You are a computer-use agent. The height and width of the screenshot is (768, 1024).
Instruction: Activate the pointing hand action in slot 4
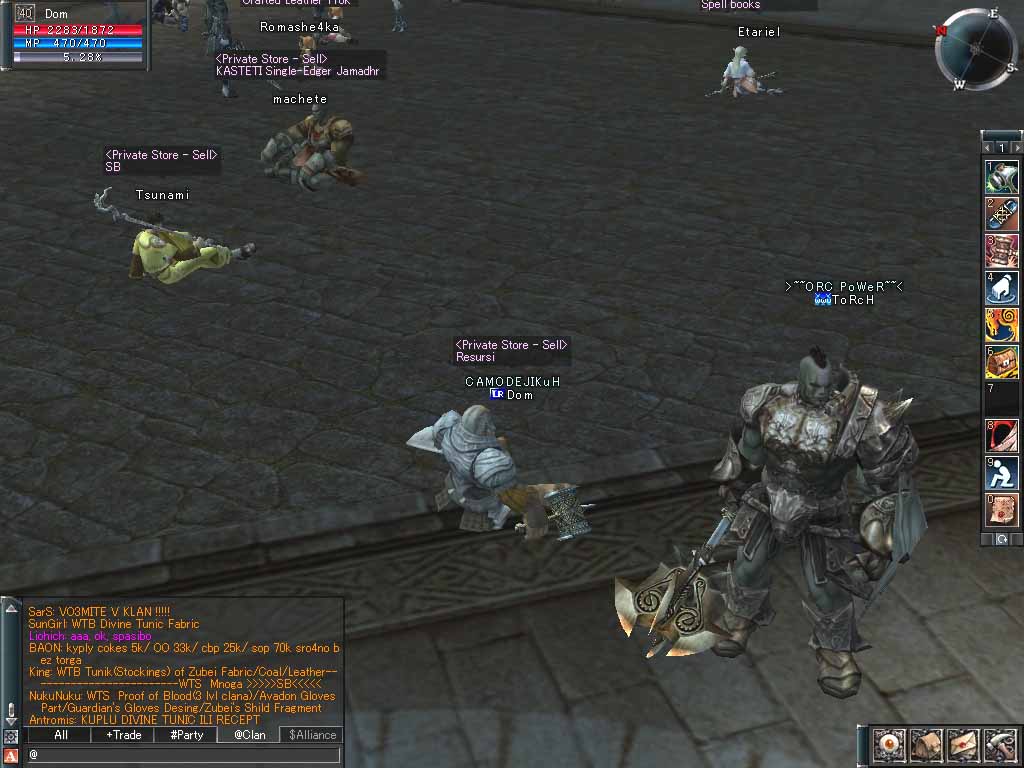[x=1002, y=288]
